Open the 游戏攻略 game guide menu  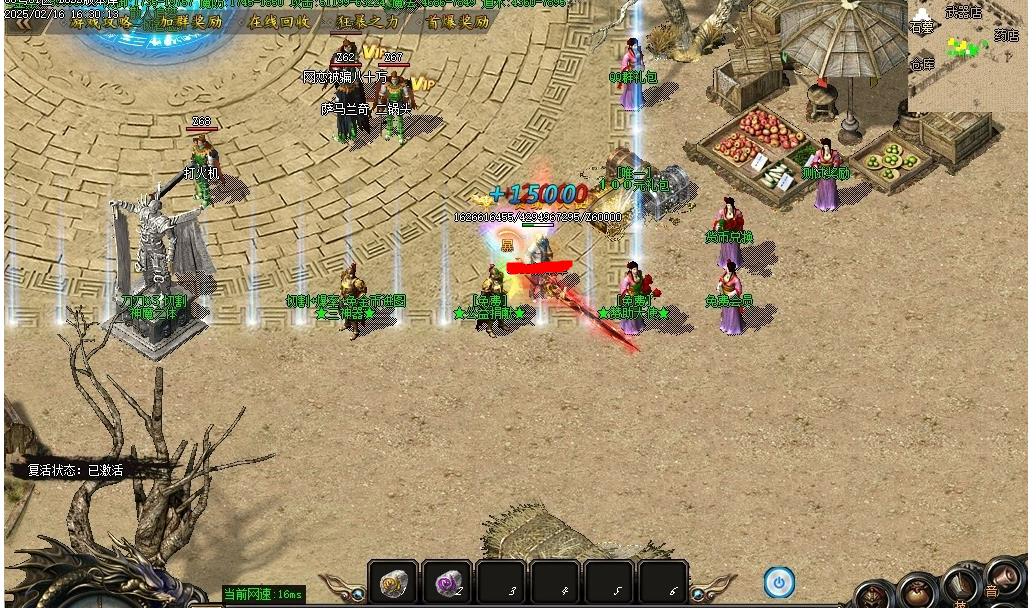[x=102, y=21]
